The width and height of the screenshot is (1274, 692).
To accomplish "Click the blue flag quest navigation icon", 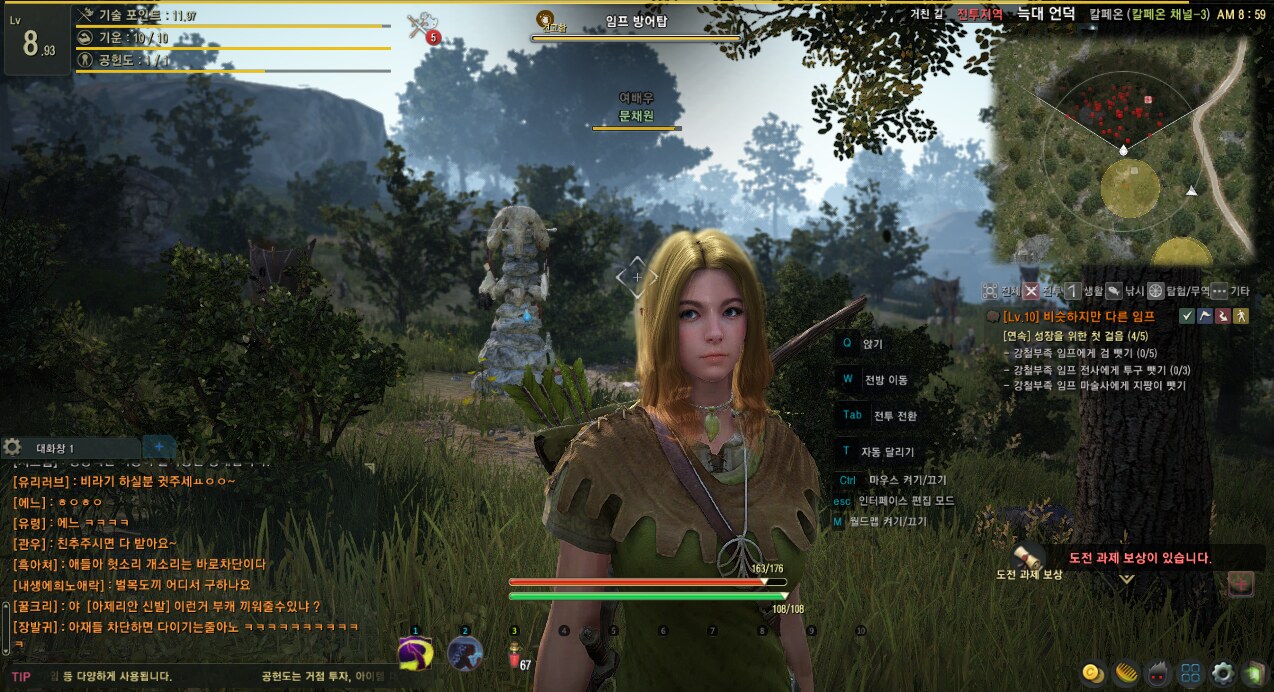I will click(x=1205, y=316).
